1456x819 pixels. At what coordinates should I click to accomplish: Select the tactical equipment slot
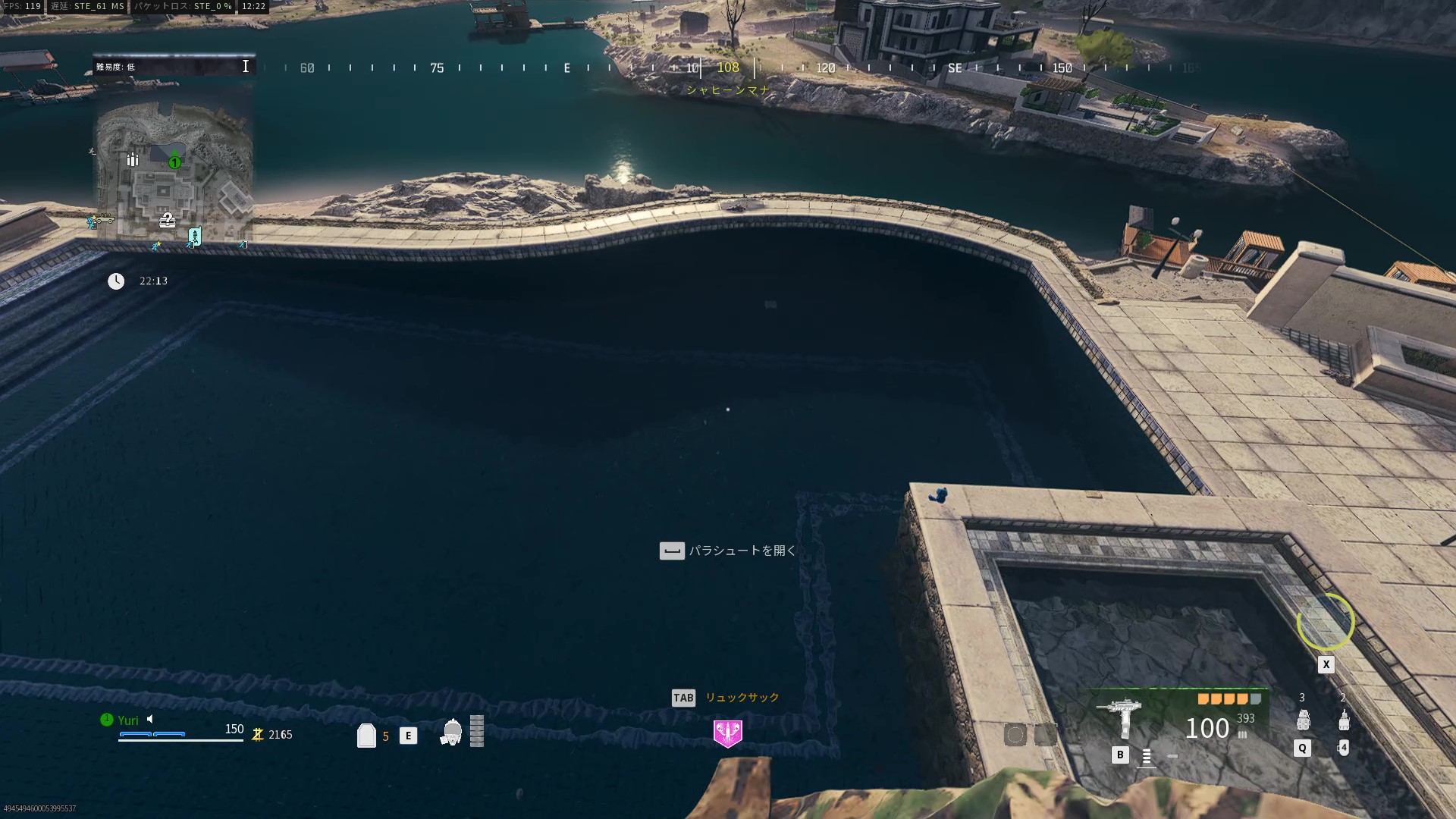tap(1344, 719)
